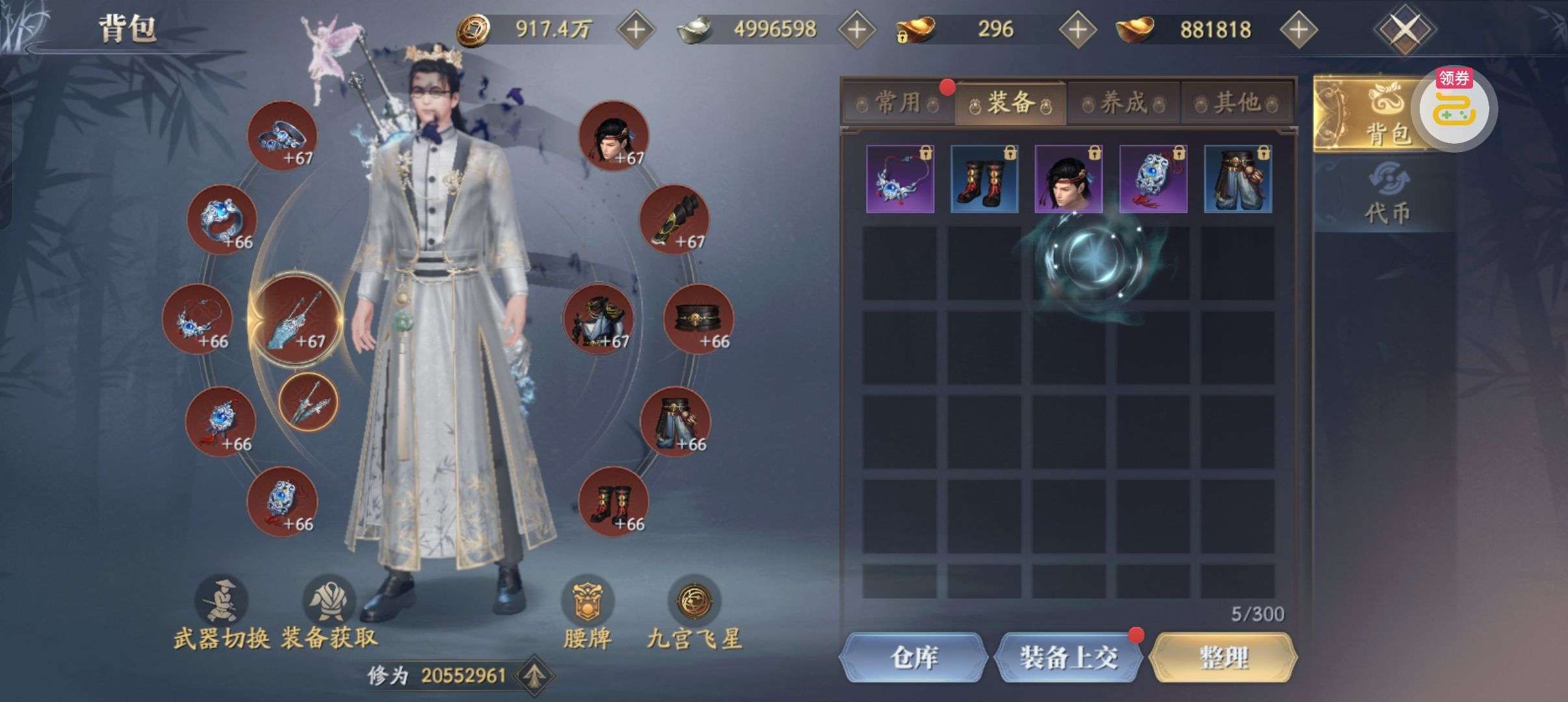Screen dimensions: 1568x702
Task: Choose the headband item in the bag
Action: [x=1069, y=179]
